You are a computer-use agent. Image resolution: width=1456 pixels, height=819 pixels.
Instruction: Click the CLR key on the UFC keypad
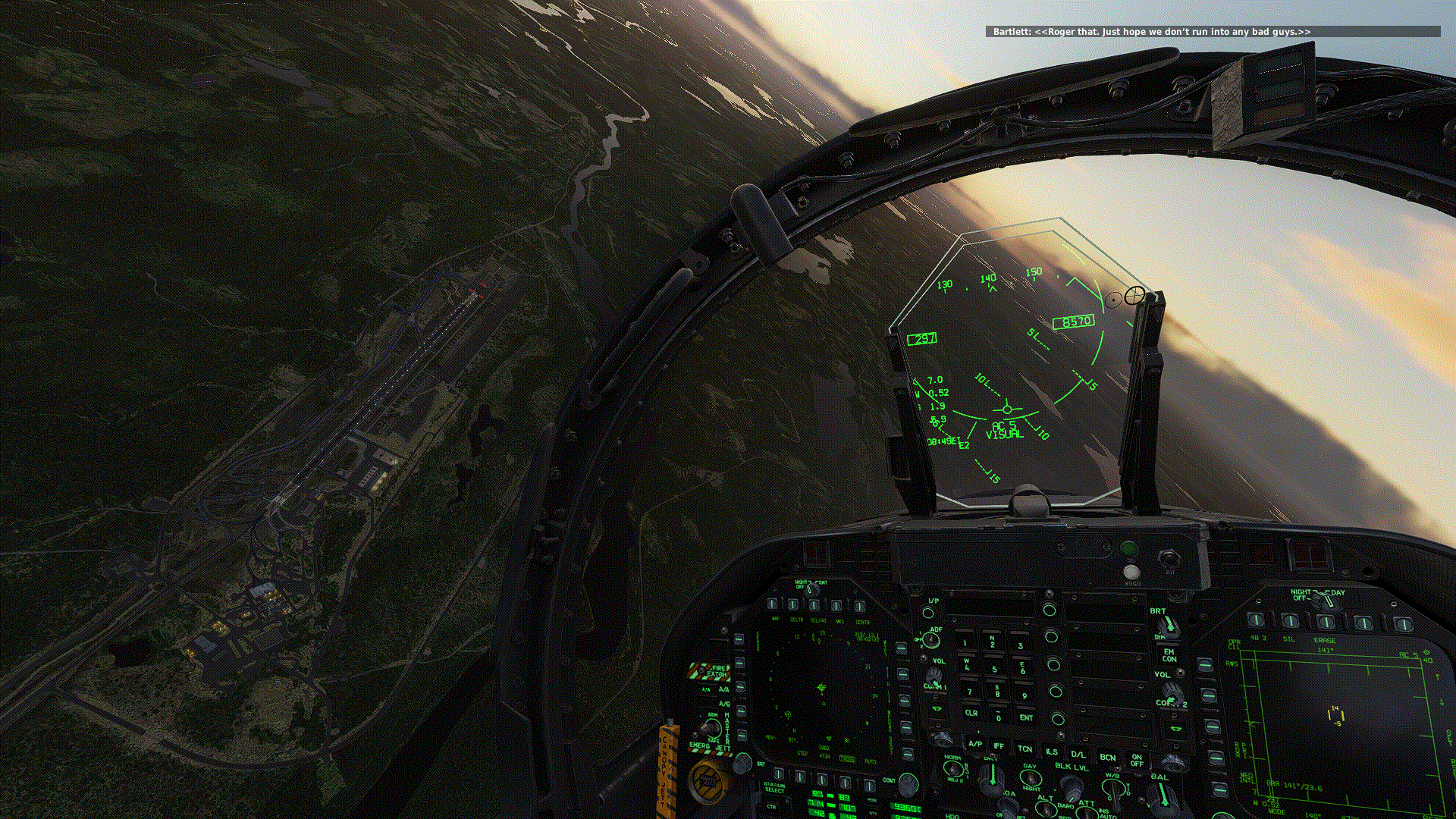[971, 714]
